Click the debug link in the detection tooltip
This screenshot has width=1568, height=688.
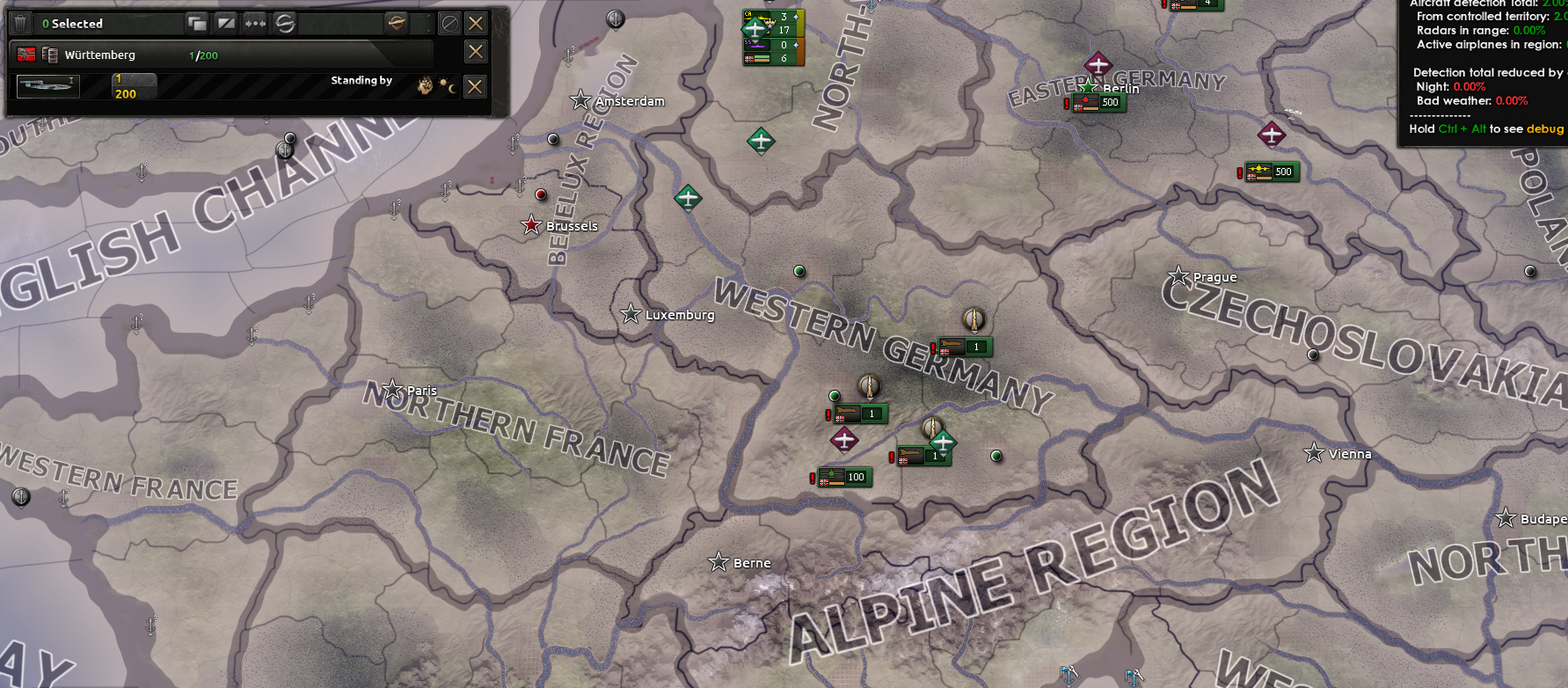tap(1547, 128)
